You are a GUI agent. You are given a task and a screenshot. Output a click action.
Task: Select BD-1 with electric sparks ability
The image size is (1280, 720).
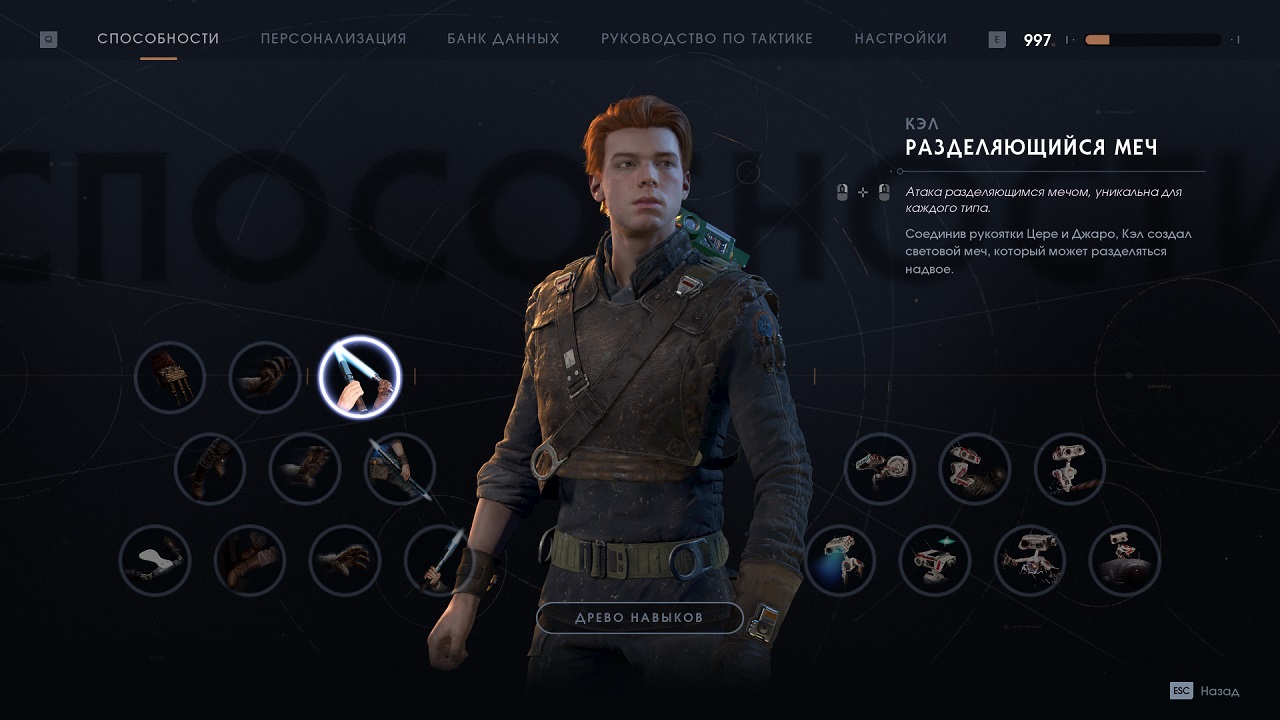tap(1030, 560)
